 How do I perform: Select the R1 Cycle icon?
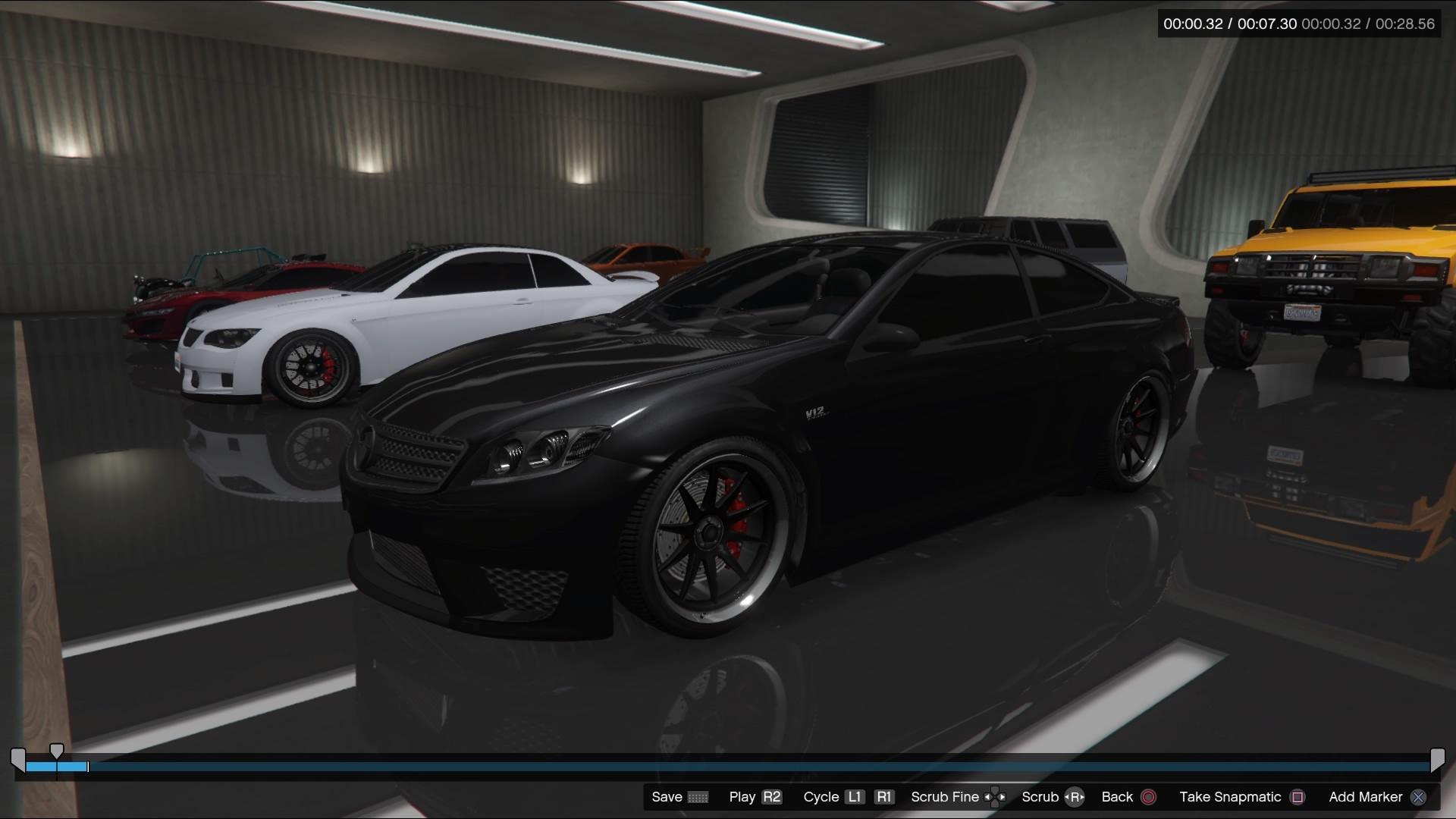pos(883,797)
